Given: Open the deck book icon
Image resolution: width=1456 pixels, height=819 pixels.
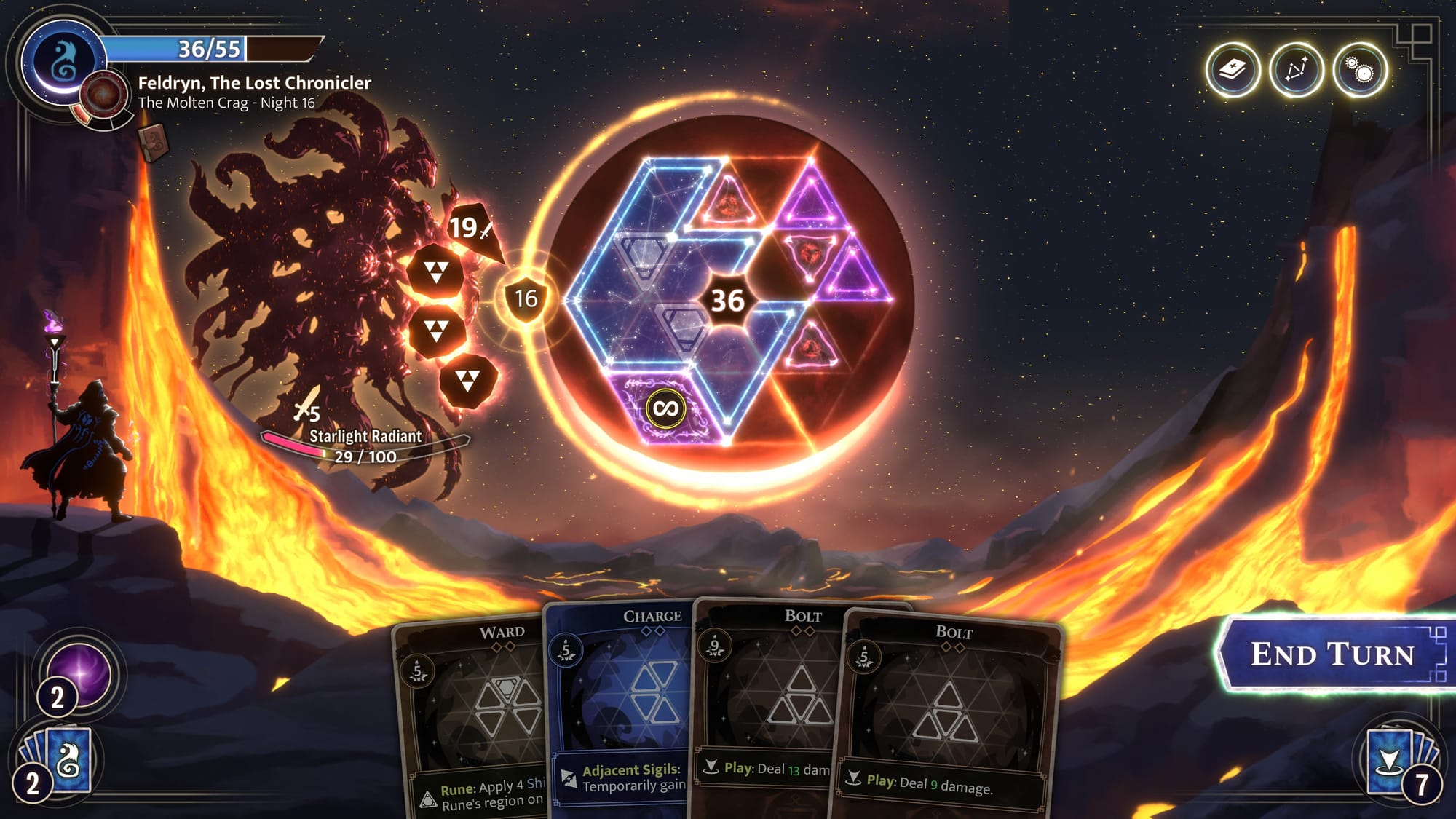Looking at the screenshot, I should pyautogui.click(x=1233, y=71).
